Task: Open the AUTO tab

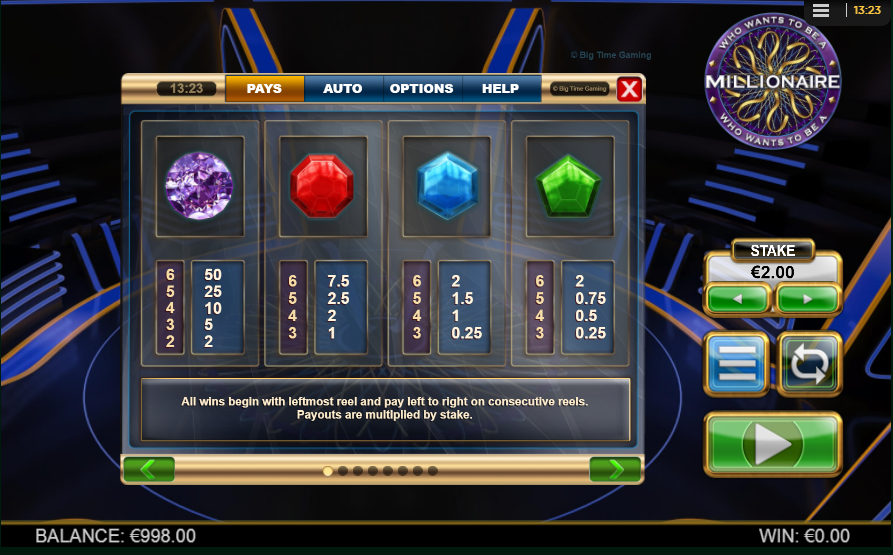Action: [x=342, y=88]
